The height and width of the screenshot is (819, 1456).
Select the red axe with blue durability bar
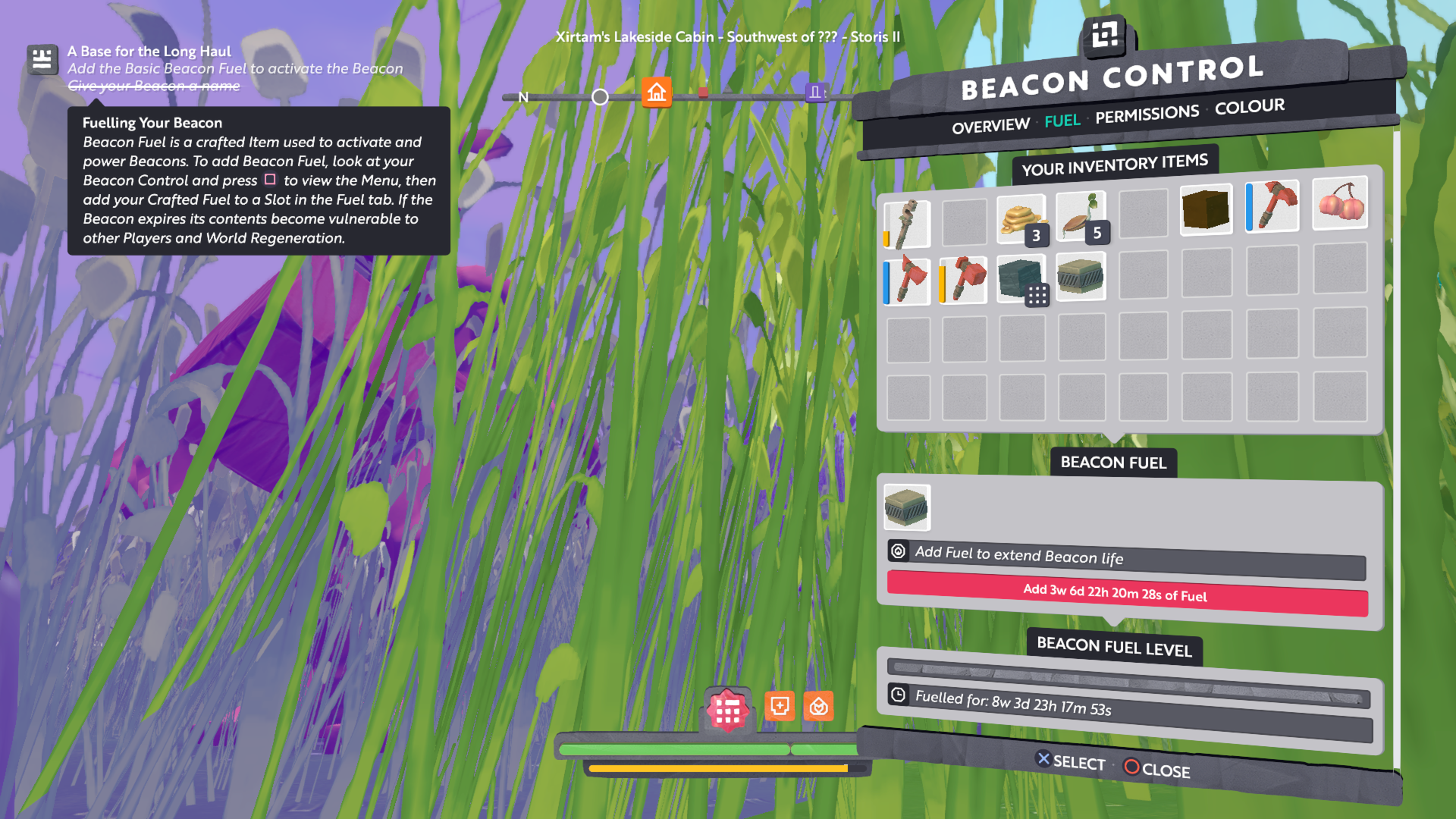[x=907, y=281]
